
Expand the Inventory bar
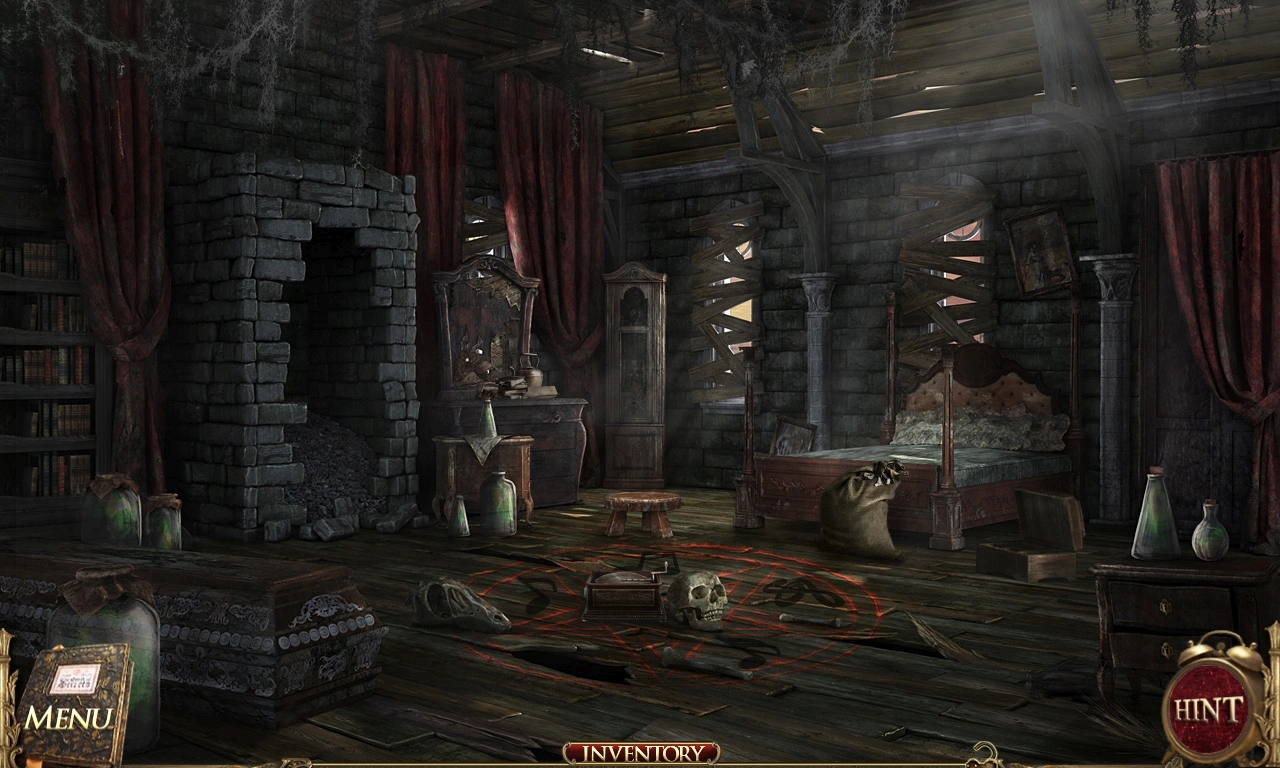click(640, 753)
